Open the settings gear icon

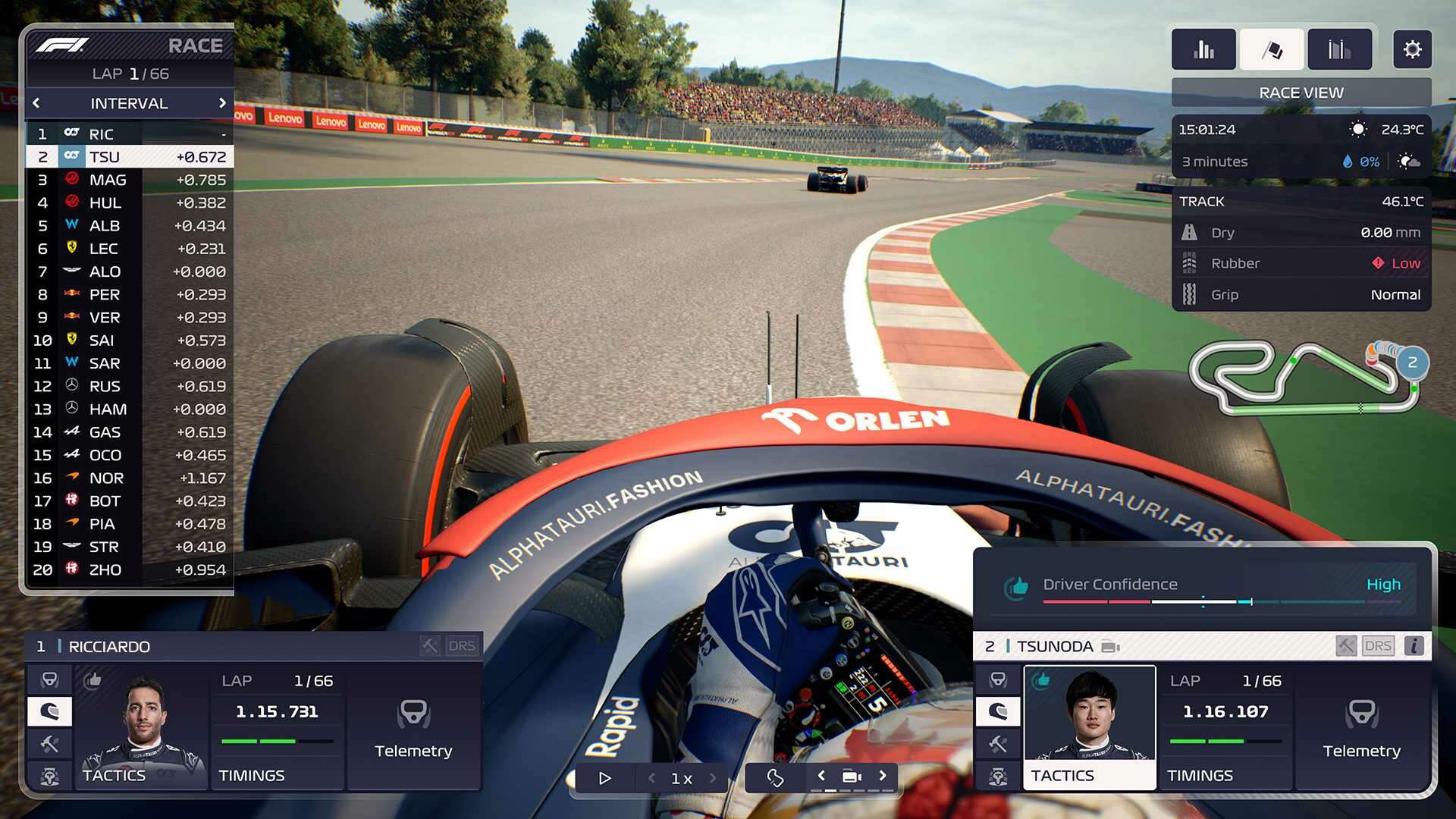pyautogui.click(x=1412, y=49)
